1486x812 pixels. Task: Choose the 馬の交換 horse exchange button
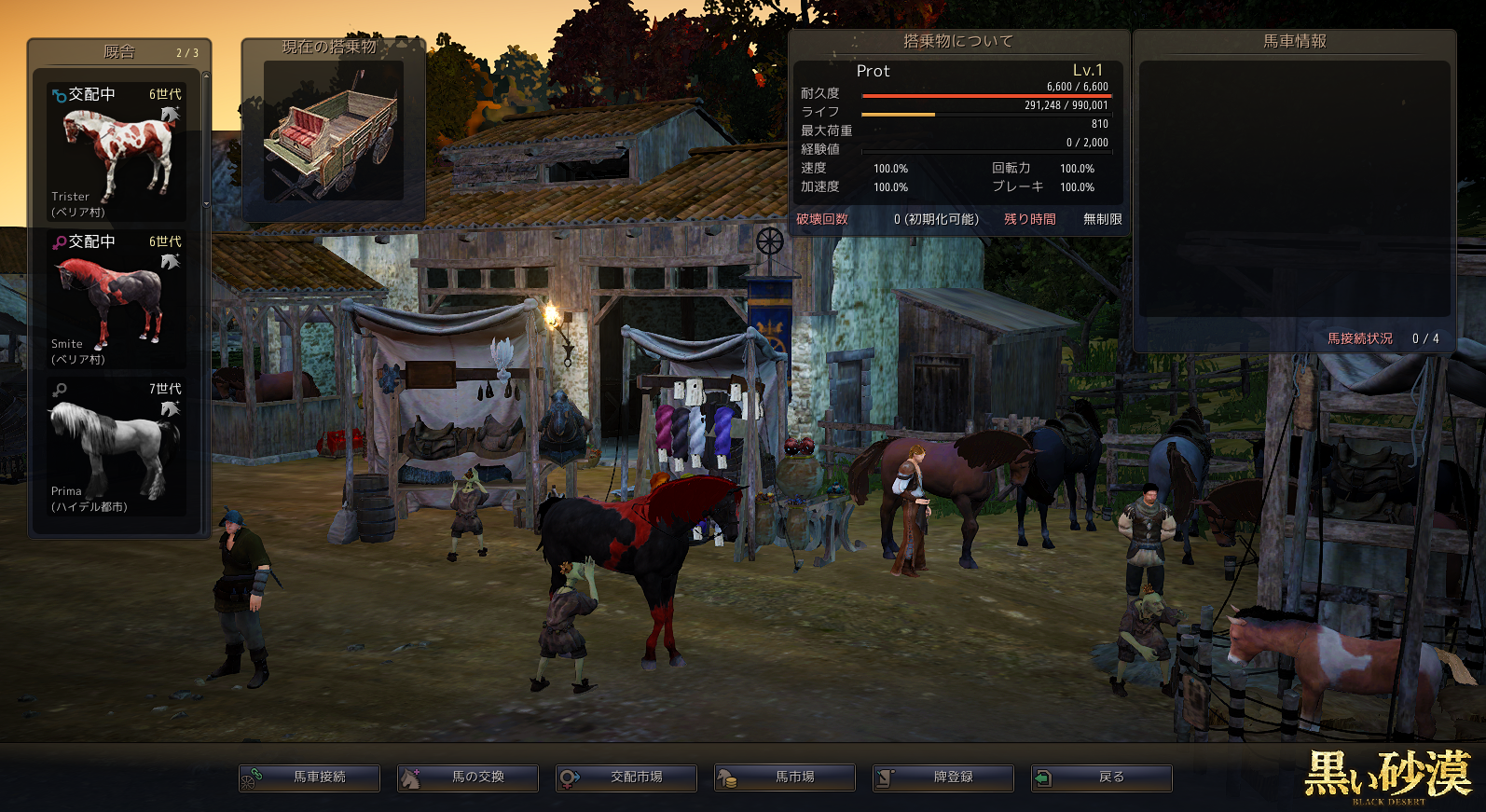(x=468, y=778)
